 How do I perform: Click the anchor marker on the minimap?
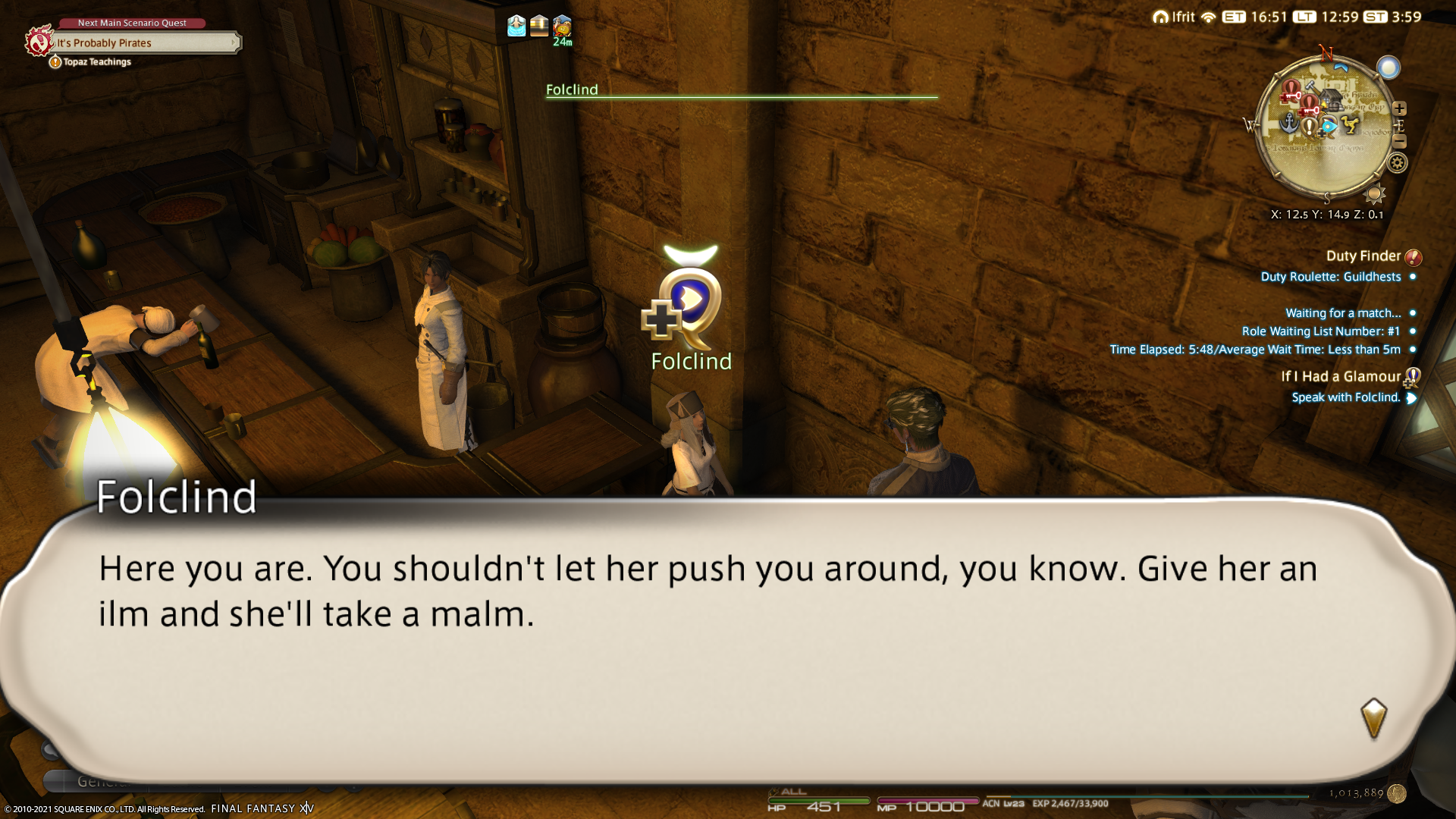pos(1288,122)
